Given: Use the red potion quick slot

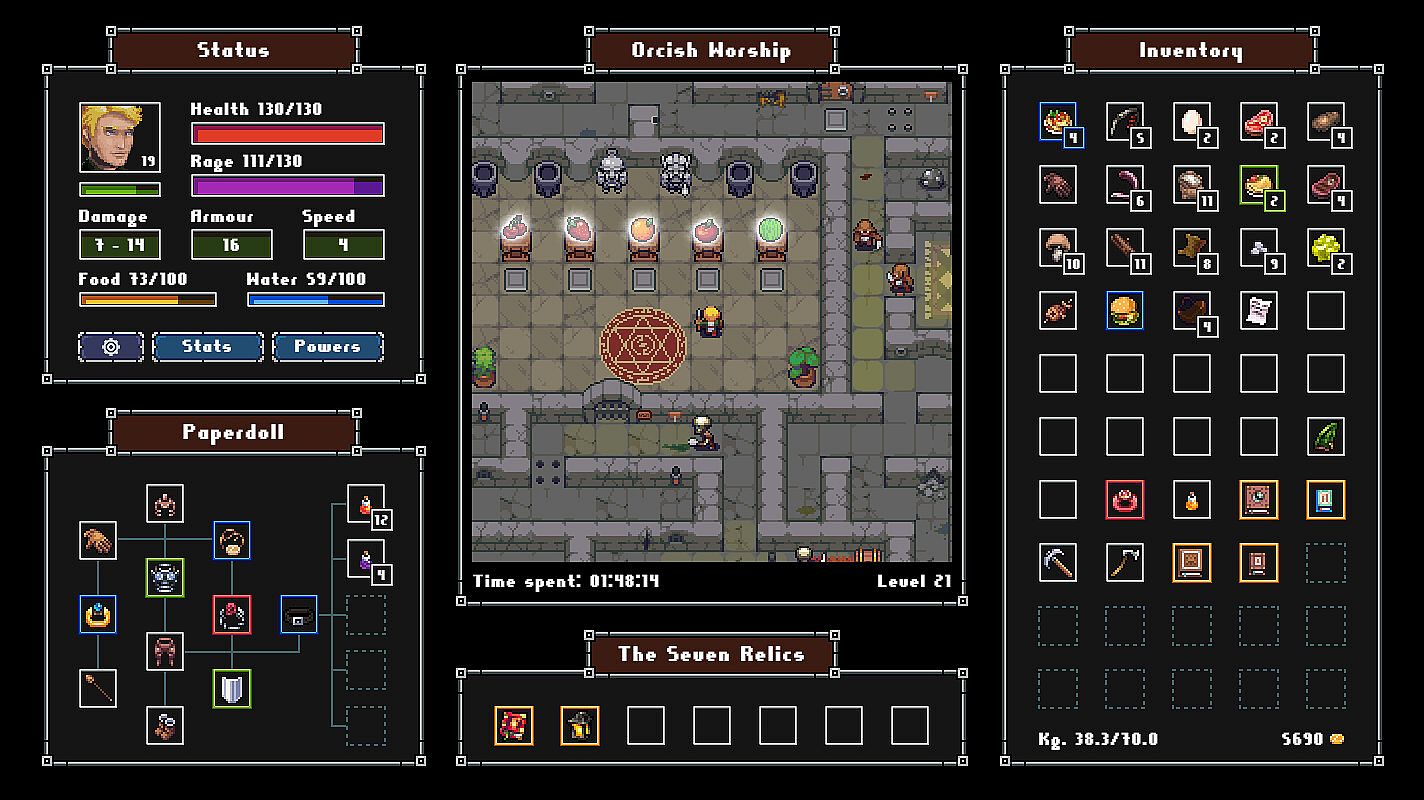Looking at the screenshot, I should (365, 503).
